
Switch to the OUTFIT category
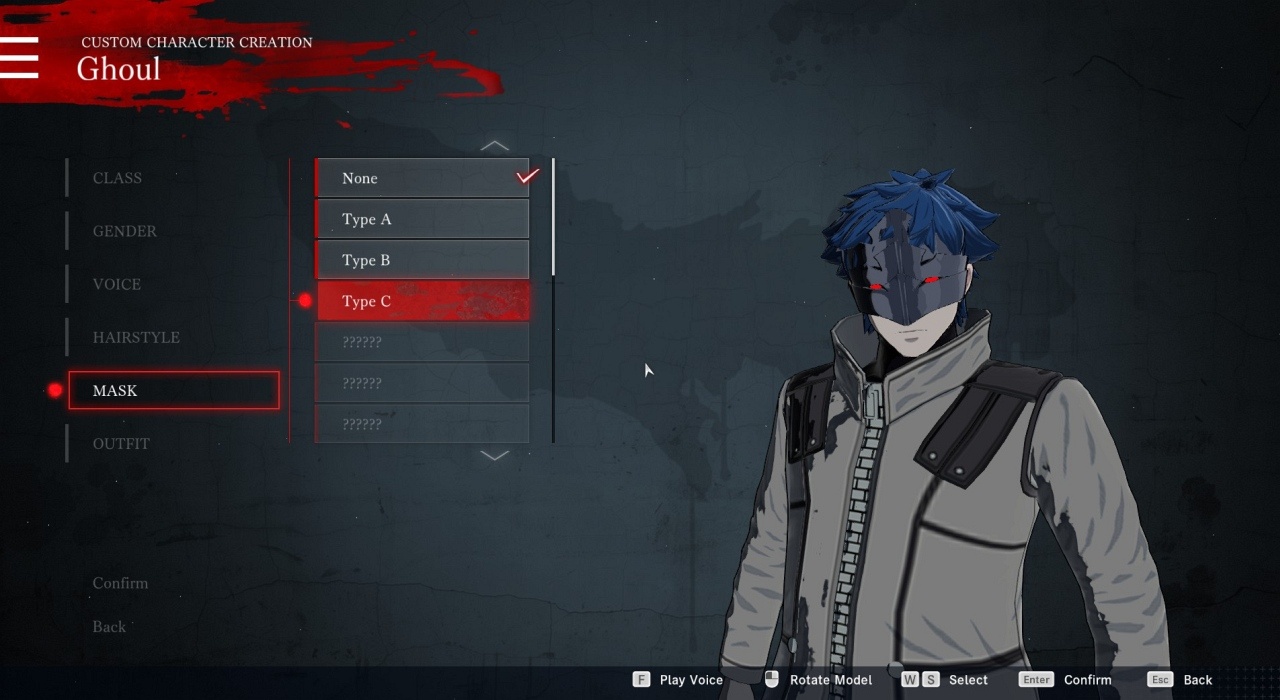point(121,443)
